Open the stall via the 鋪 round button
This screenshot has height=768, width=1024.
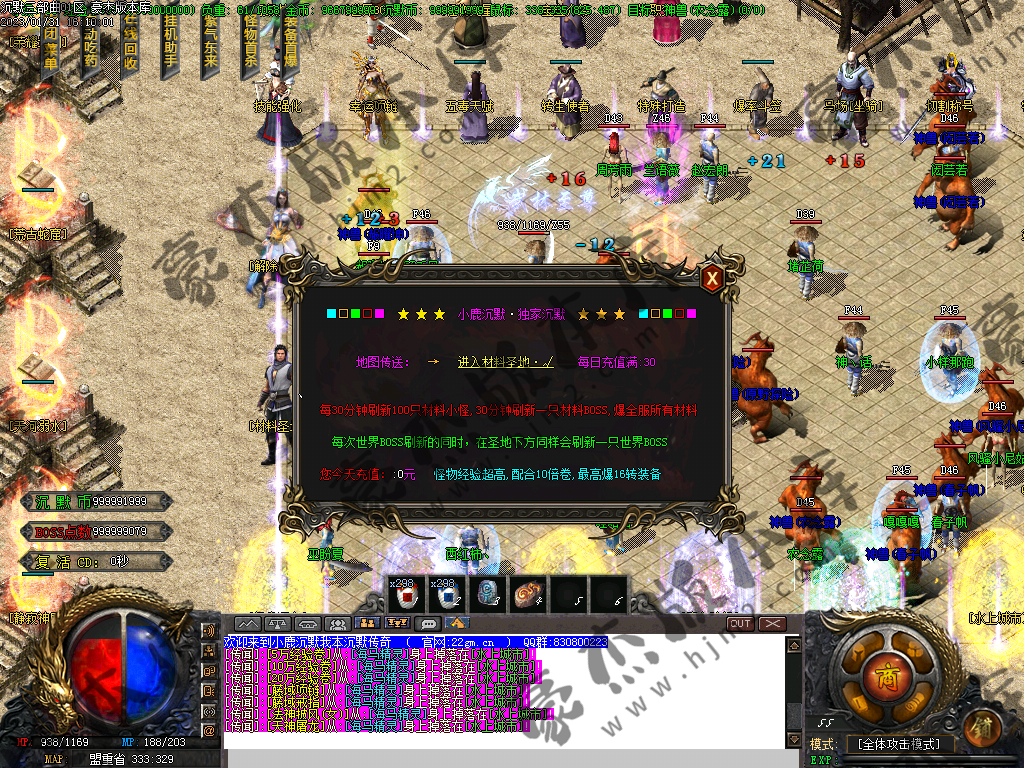(982, 726)
